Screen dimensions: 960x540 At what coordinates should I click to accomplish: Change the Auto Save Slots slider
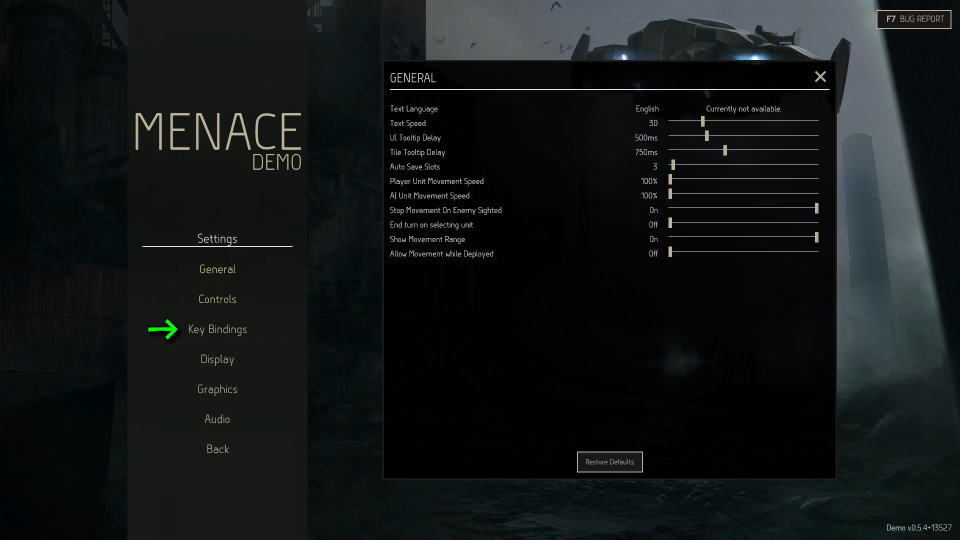(x=673, y=166)
